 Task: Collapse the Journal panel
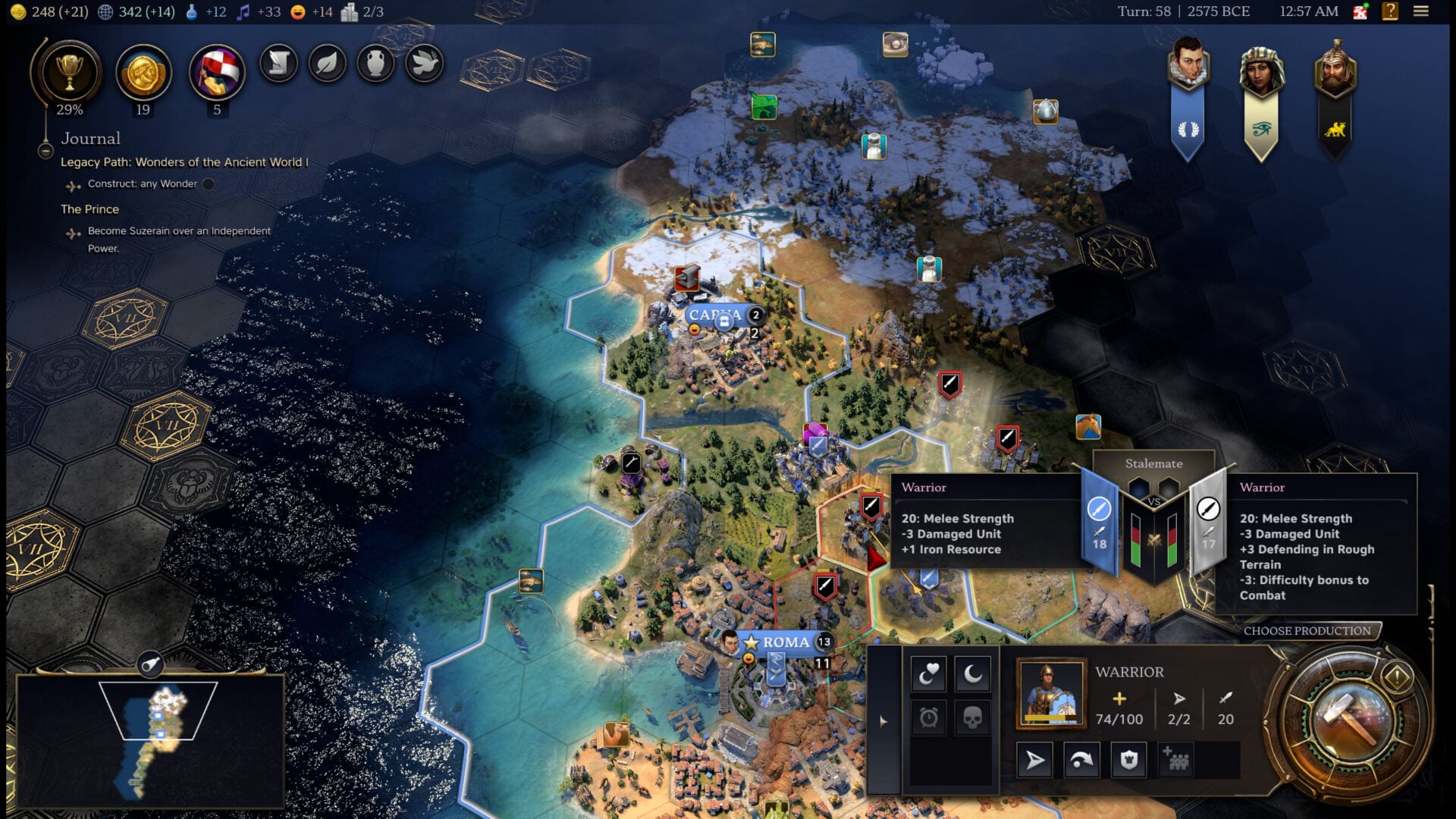tap(45, 151)
